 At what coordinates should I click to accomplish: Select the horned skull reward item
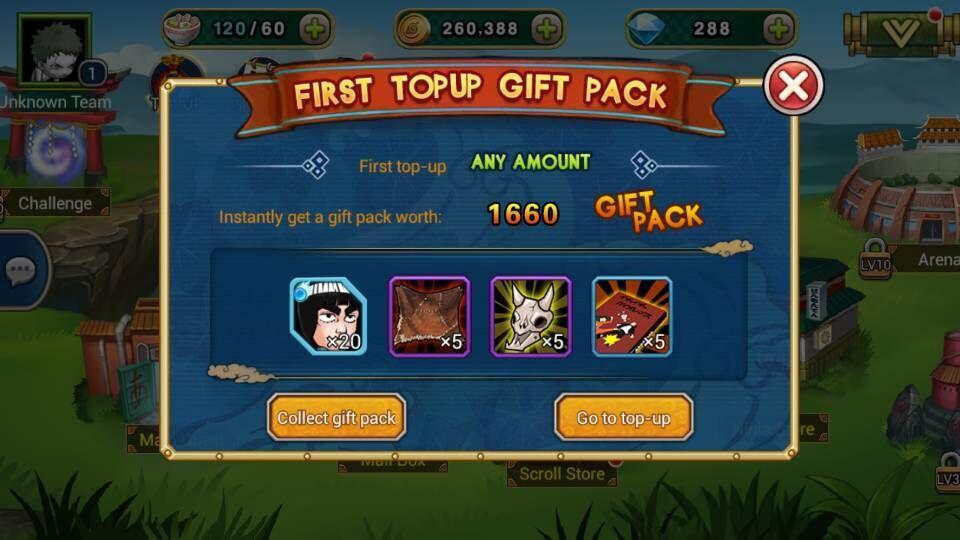(530, 316)
